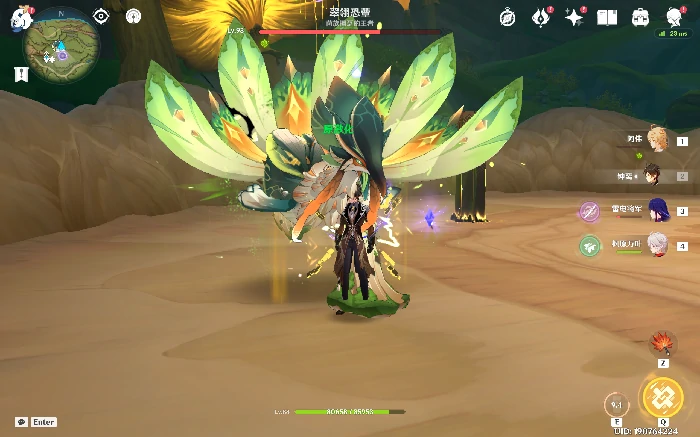
Task: Switch to the white-haired fourth party member
Action: (x=655, y=244)
